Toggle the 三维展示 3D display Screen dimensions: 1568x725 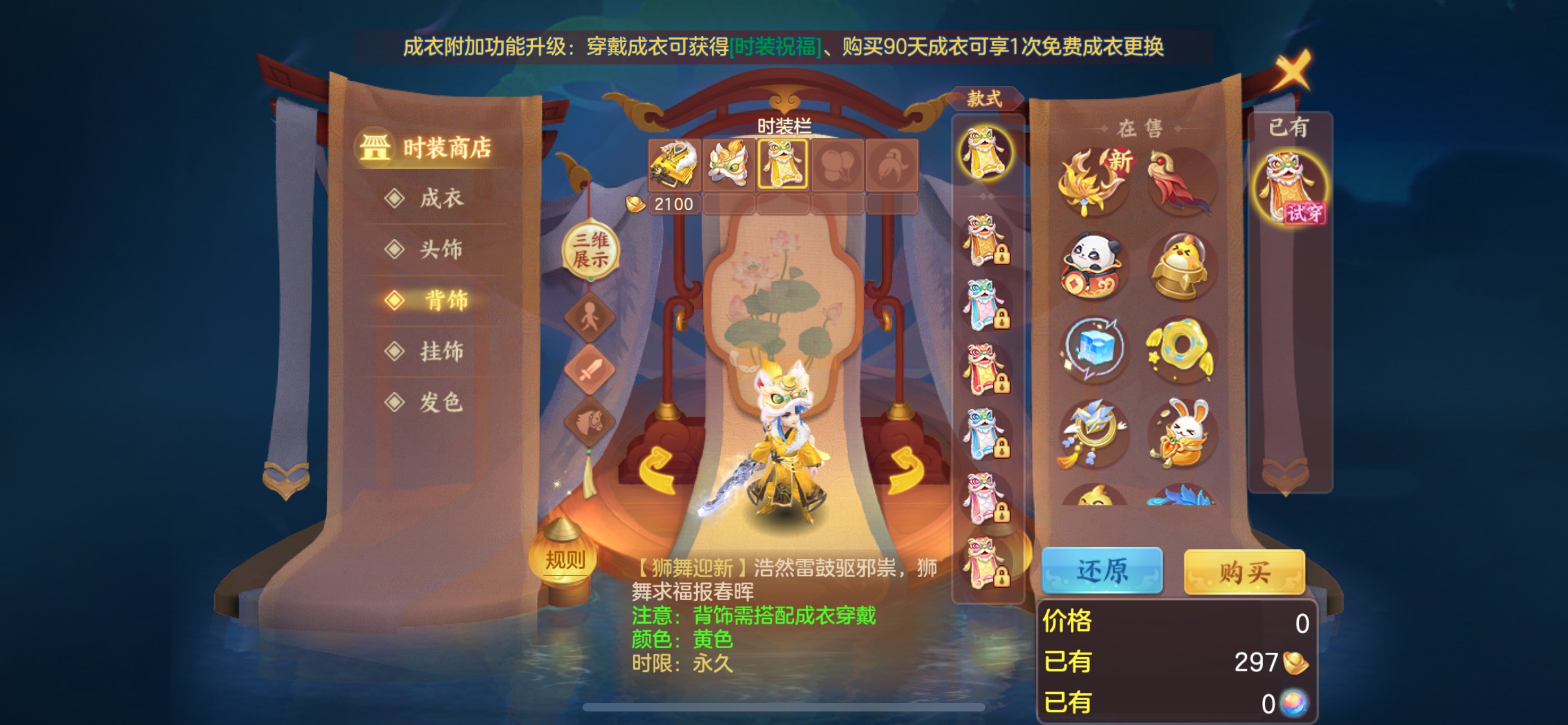pos(589,250)
